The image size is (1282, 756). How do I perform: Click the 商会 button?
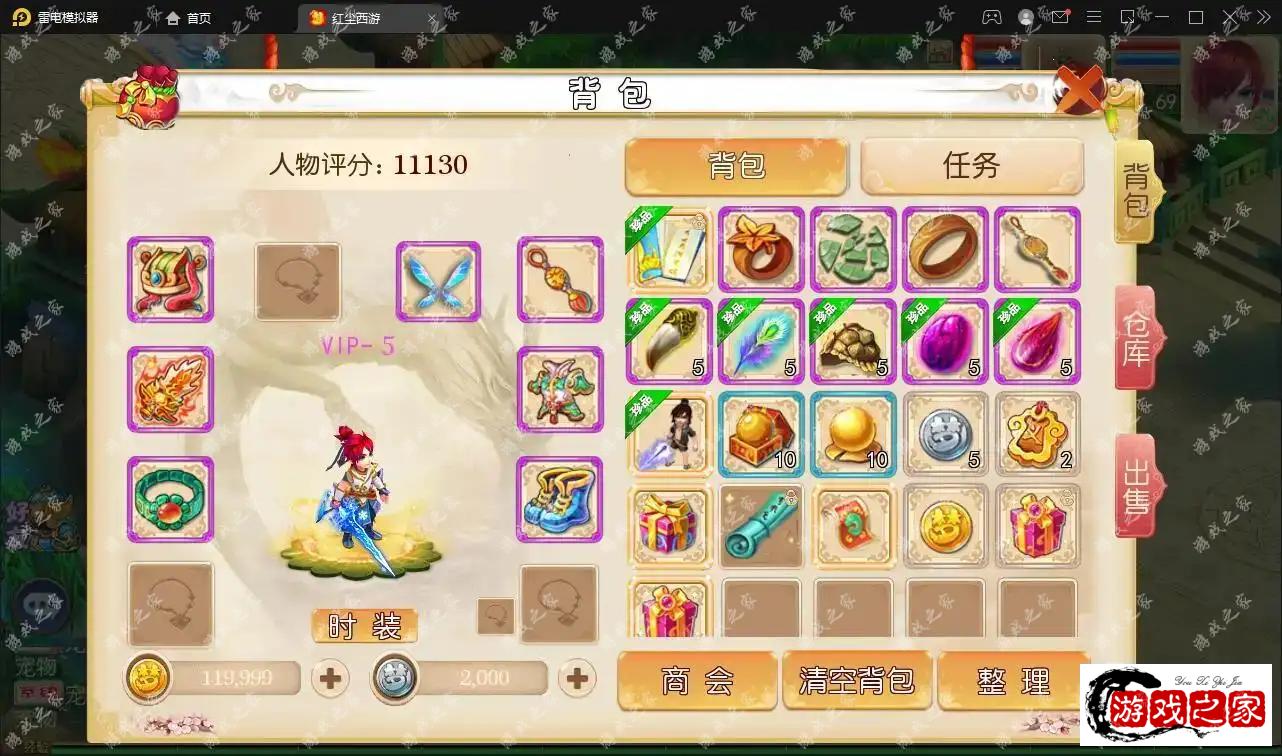tap(697, 680)
